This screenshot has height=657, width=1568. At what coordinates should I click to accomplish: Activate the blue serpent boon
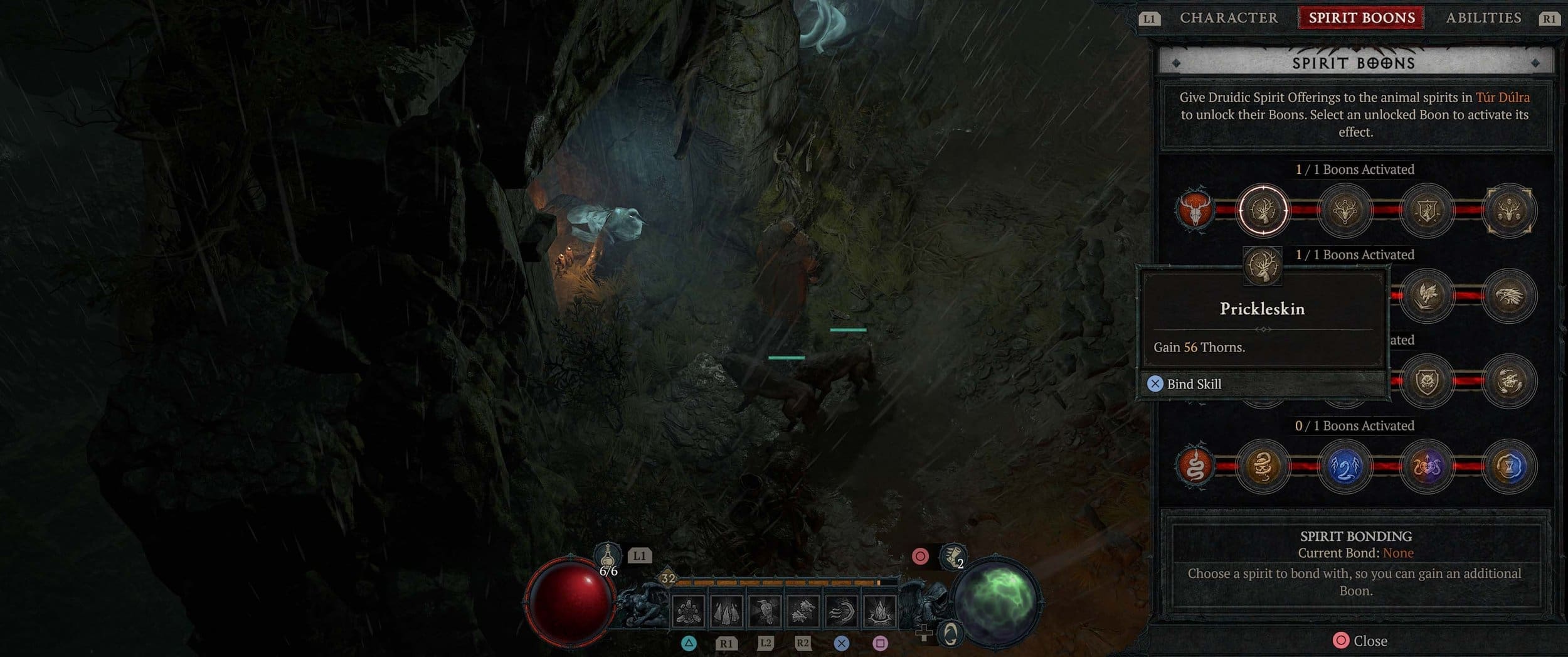point(1345,467)
